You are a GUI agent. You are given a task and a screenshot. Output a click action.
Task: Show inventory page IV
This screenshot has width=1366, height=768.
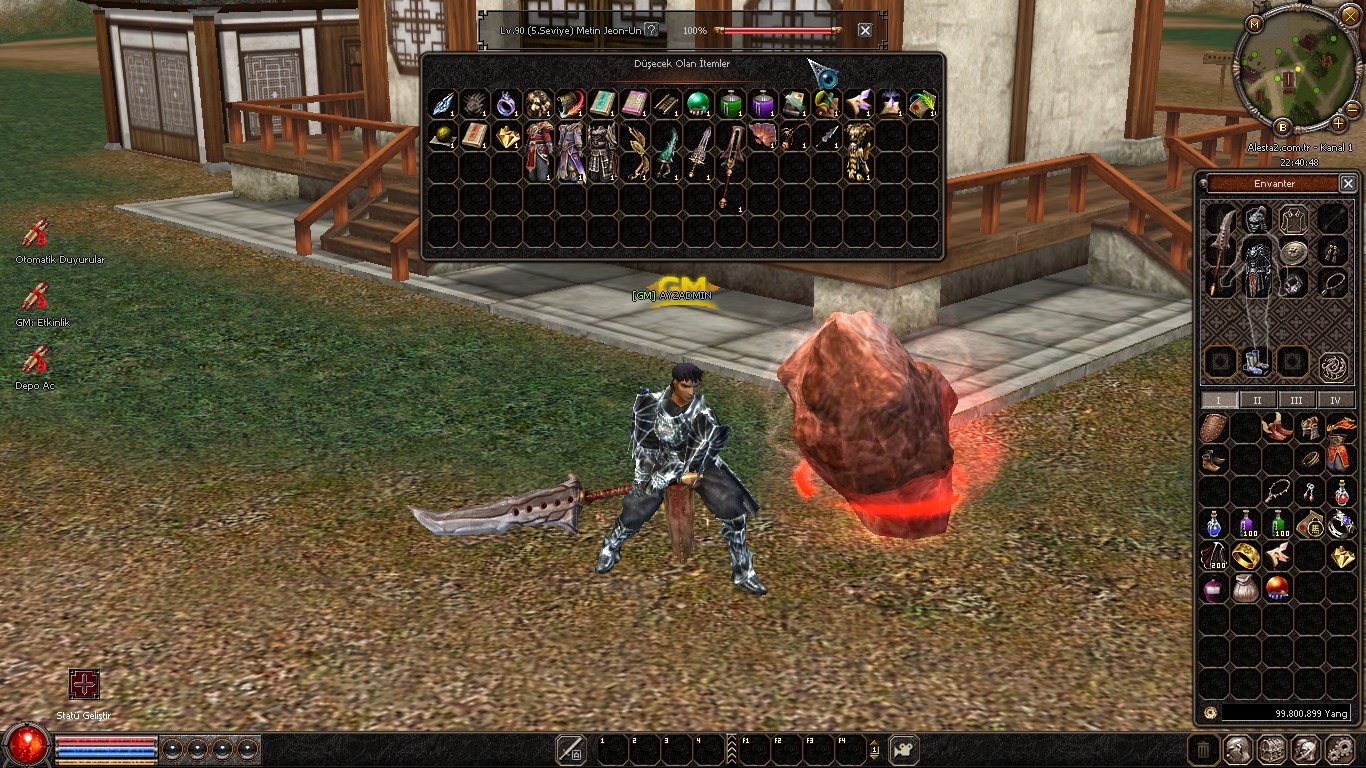1335,400
